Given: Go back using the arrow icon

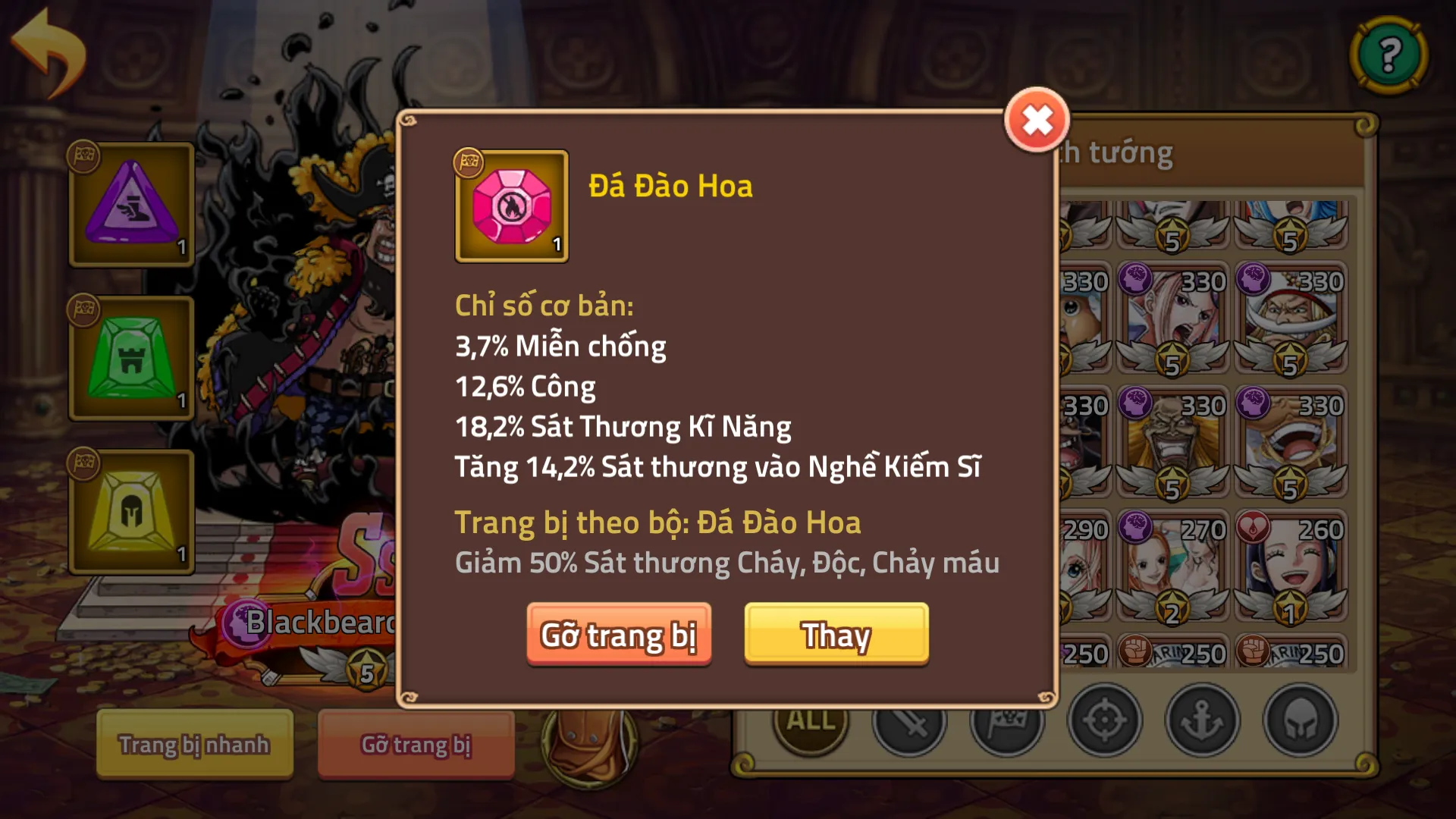Looking at the screenshot, I should click(47, 47).
